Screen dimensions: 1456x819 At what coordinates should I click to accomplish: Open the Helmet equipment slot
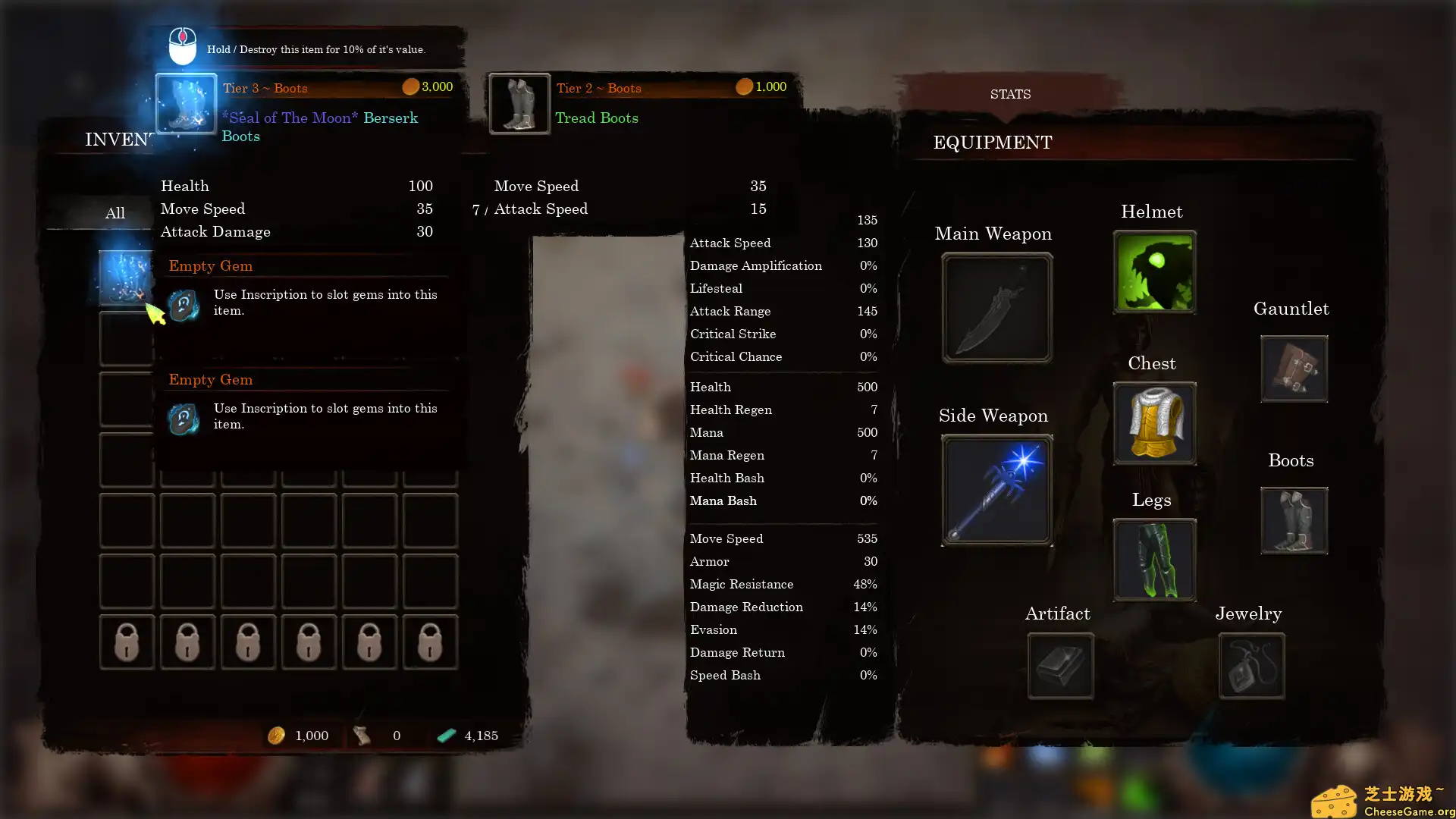[x=1153, y=271]
